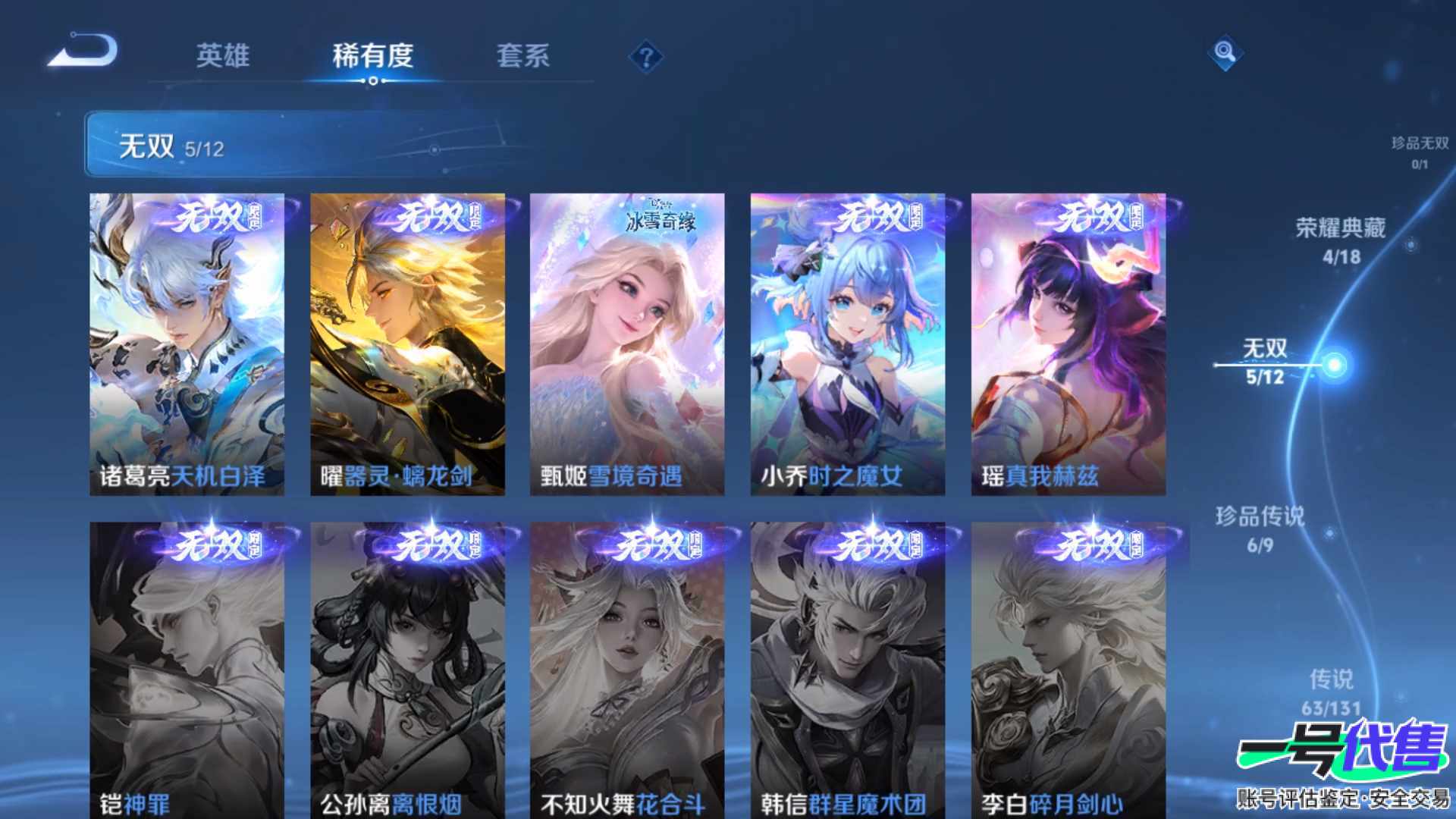The height and width of the screenshot is (819, 1456).
Task: Open the skin search magnifier
Action: 1225,52
